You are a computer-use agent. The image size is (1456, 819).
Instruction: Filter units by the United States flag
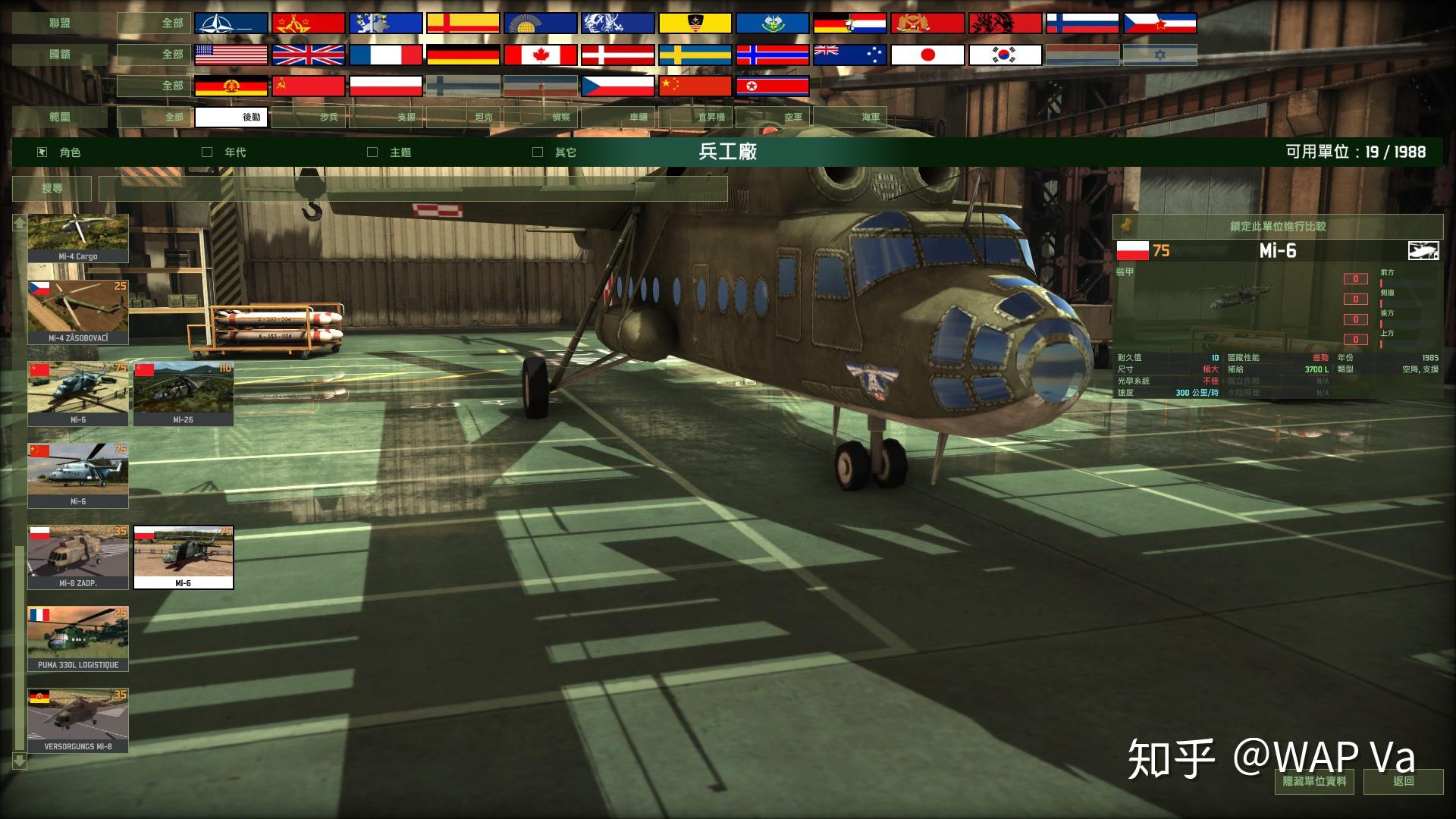pyautogui.click(x=231, y=54)
